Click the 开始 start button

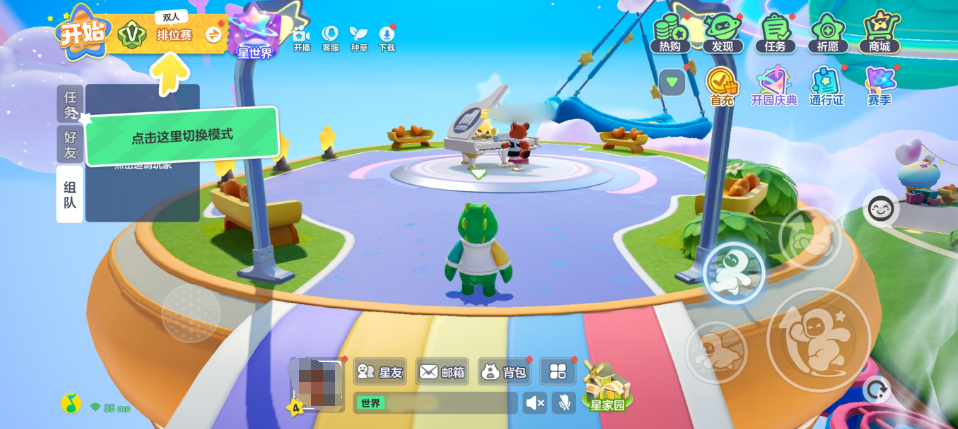coord(81,33)
